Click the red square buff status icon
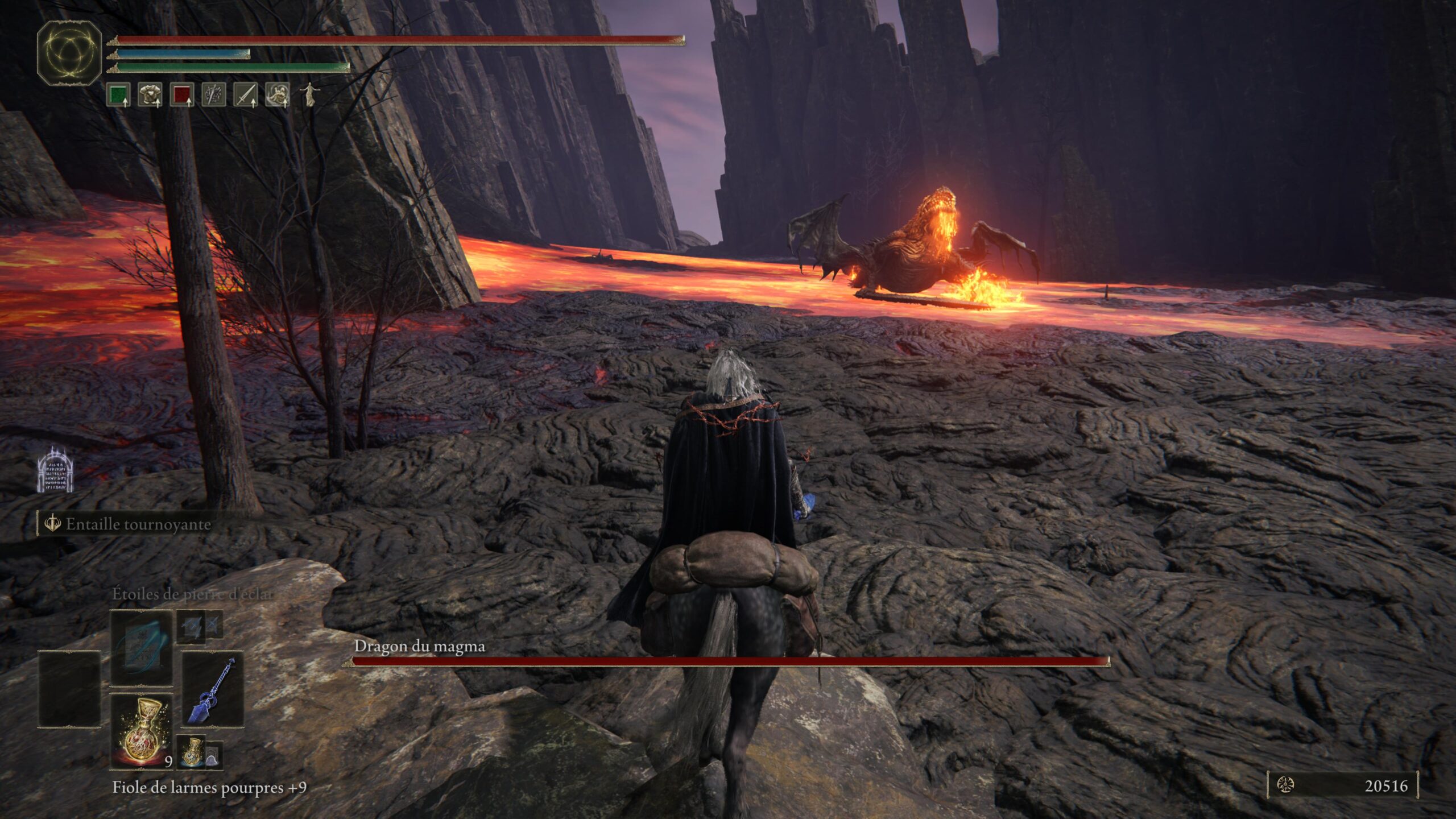 click(182, 94)
